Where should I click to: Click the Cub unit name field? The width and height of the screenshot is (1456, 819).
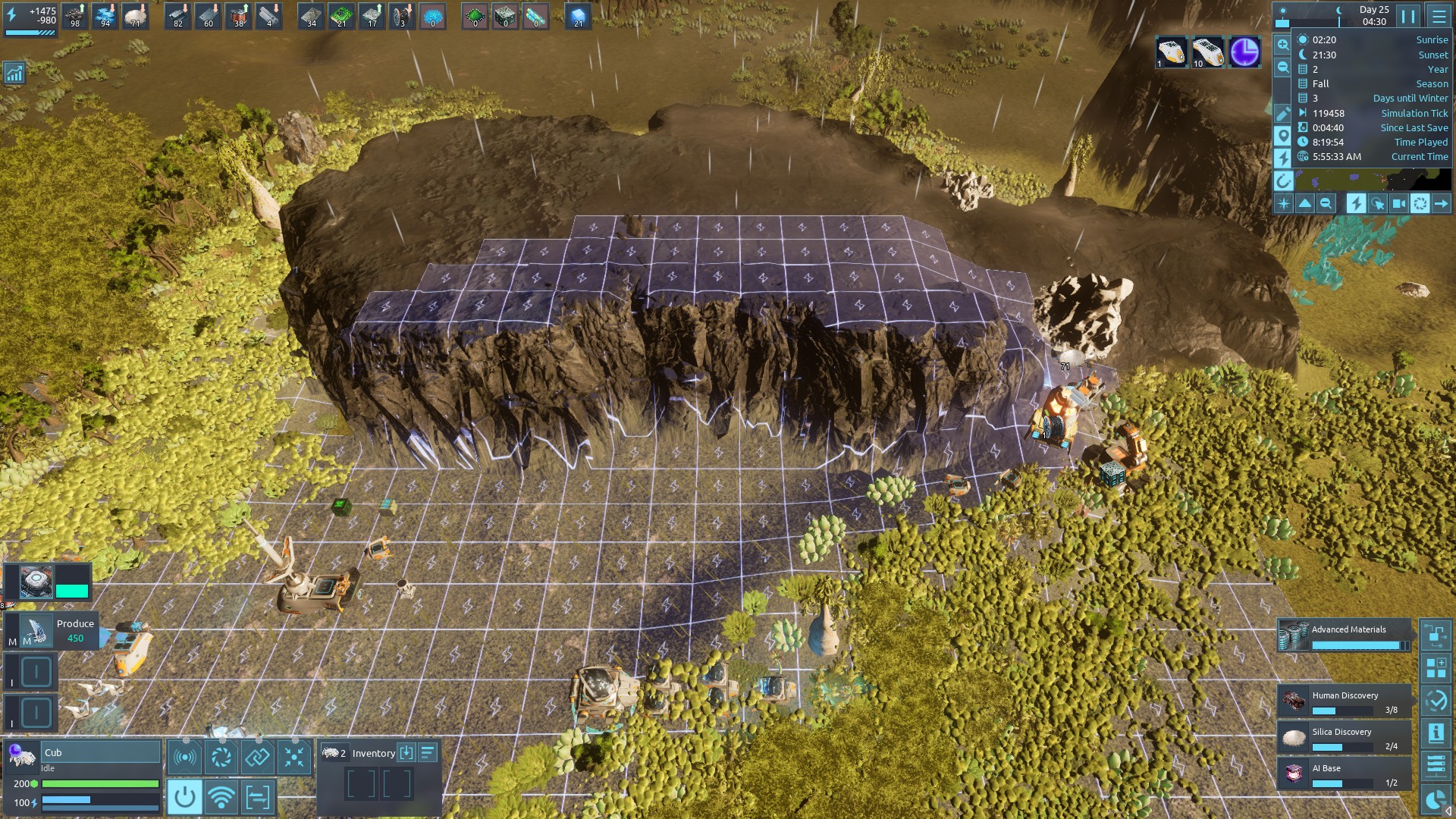coord(100,752)
